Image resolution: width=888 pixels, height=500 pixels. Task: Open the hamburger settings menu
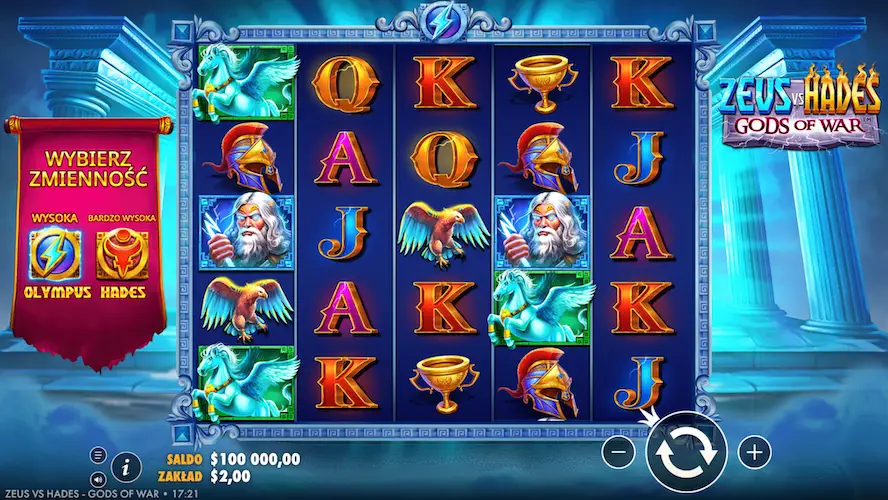tap(98, 455)
